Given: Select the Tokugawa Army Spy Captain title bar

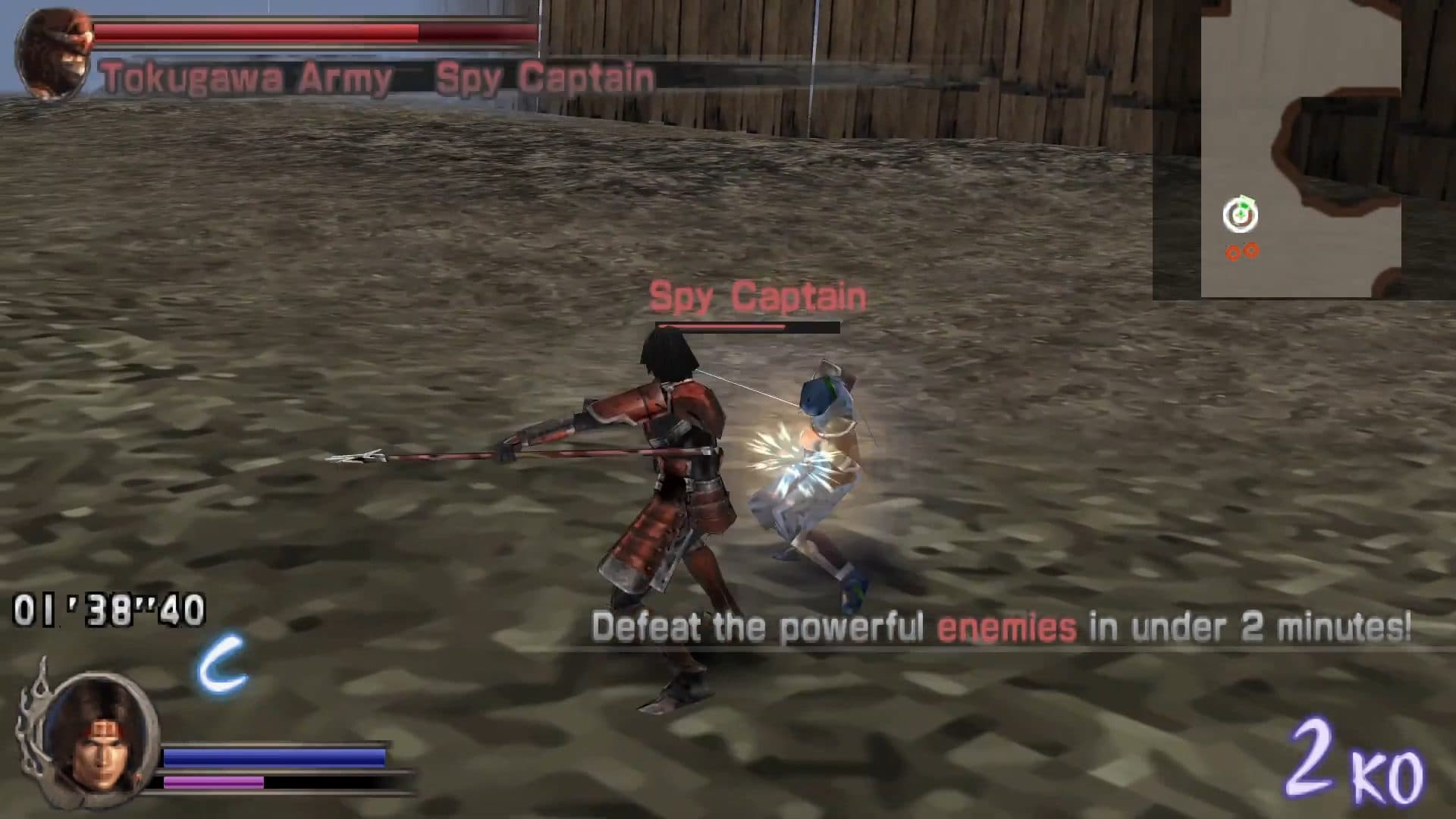Looking at the screenshot, I should pyautogui.click(x=375, y=76).
